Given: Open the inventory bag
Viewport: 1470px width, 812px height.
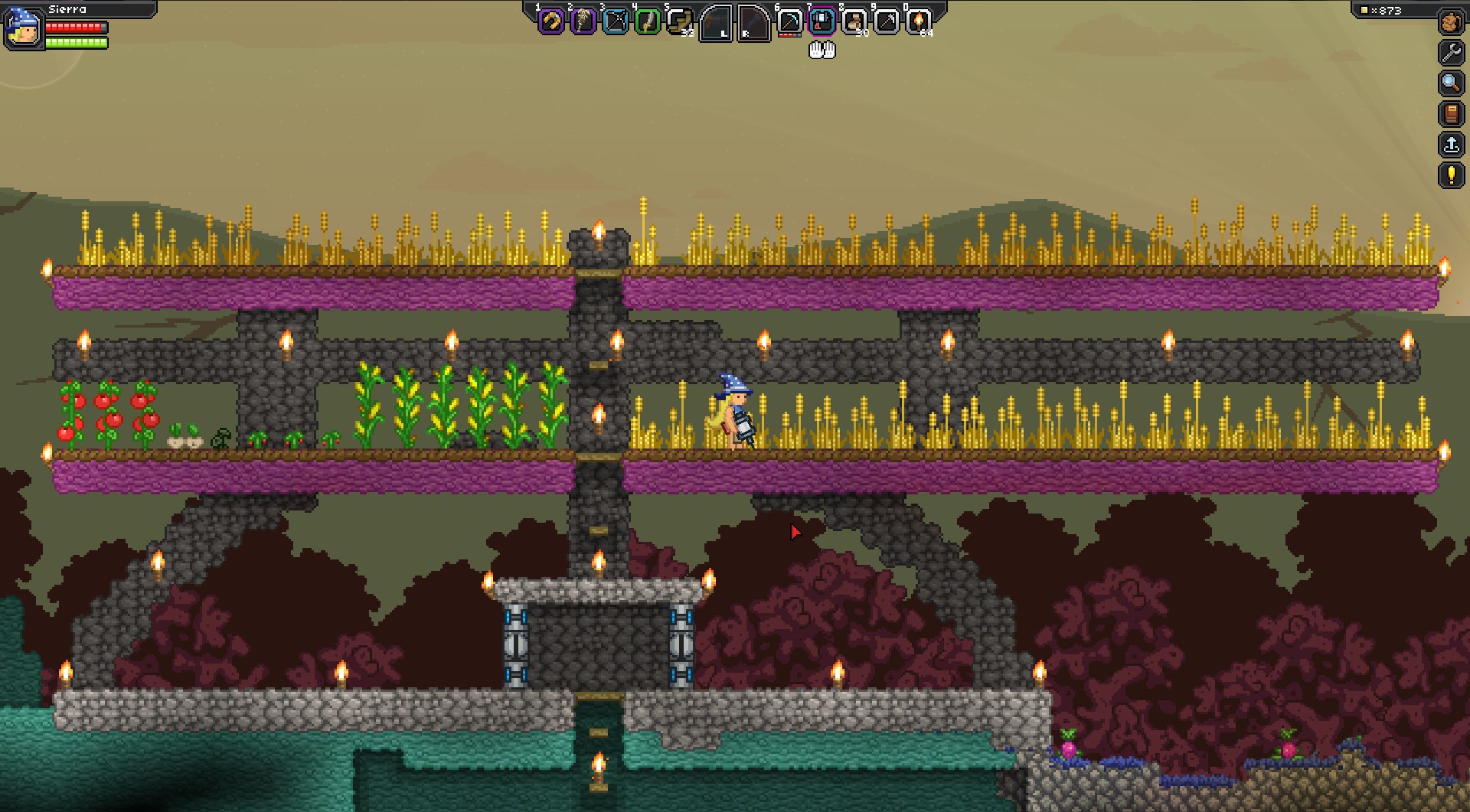Looking at the screenshot, I should point(1451,22).
